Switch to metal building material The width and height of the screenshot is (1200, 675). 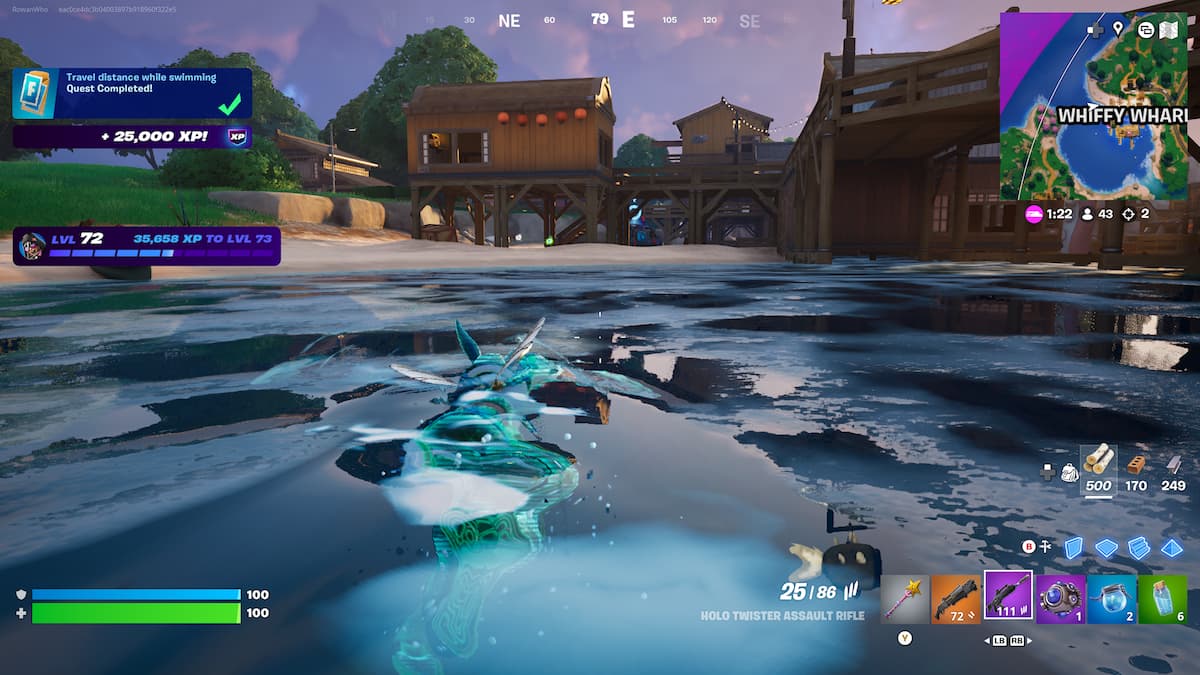click(1173, 464)
